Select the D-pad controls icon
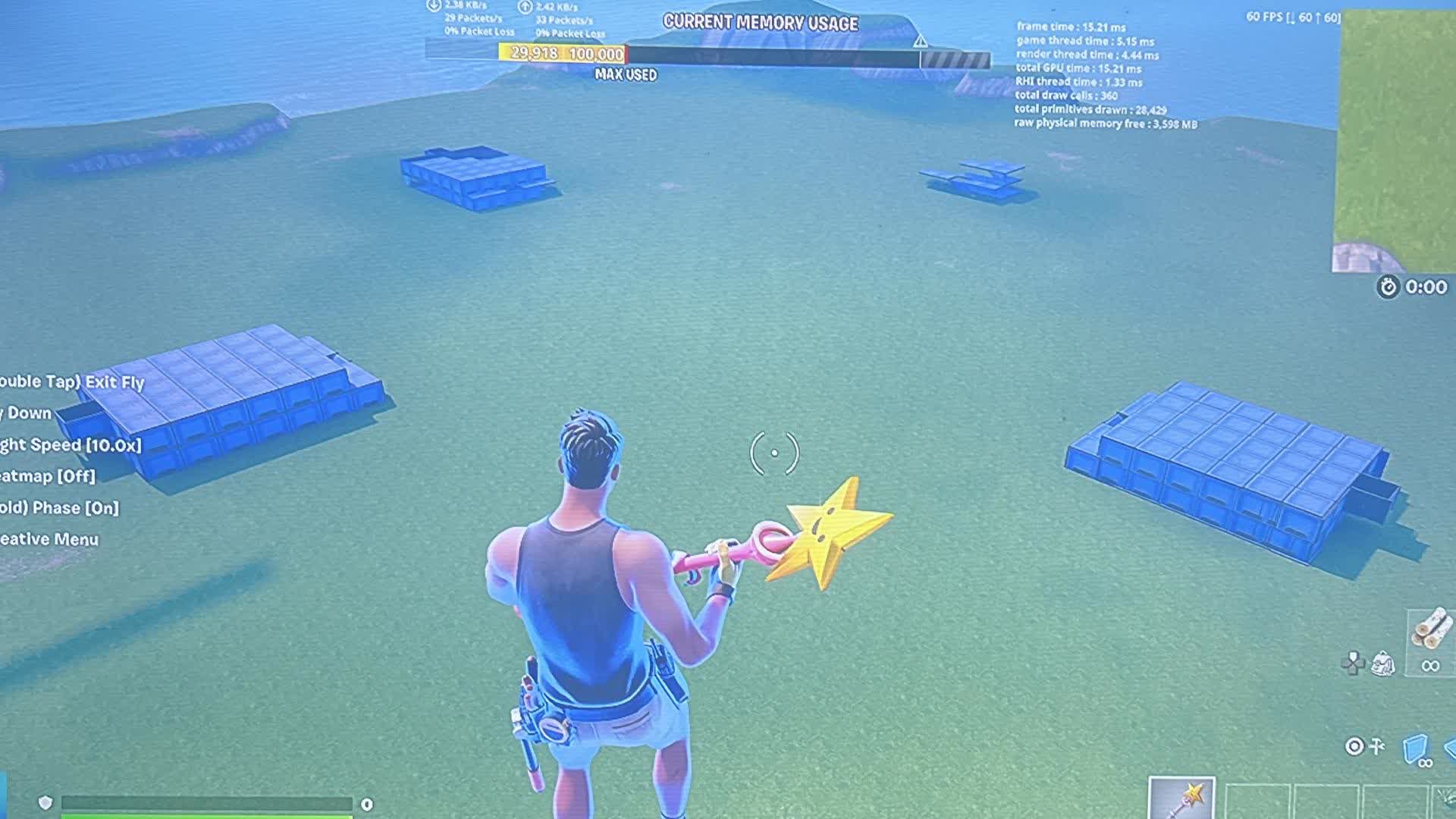Image resolution: width=1456 pixels, height=819 pixels. [1353, 663]
